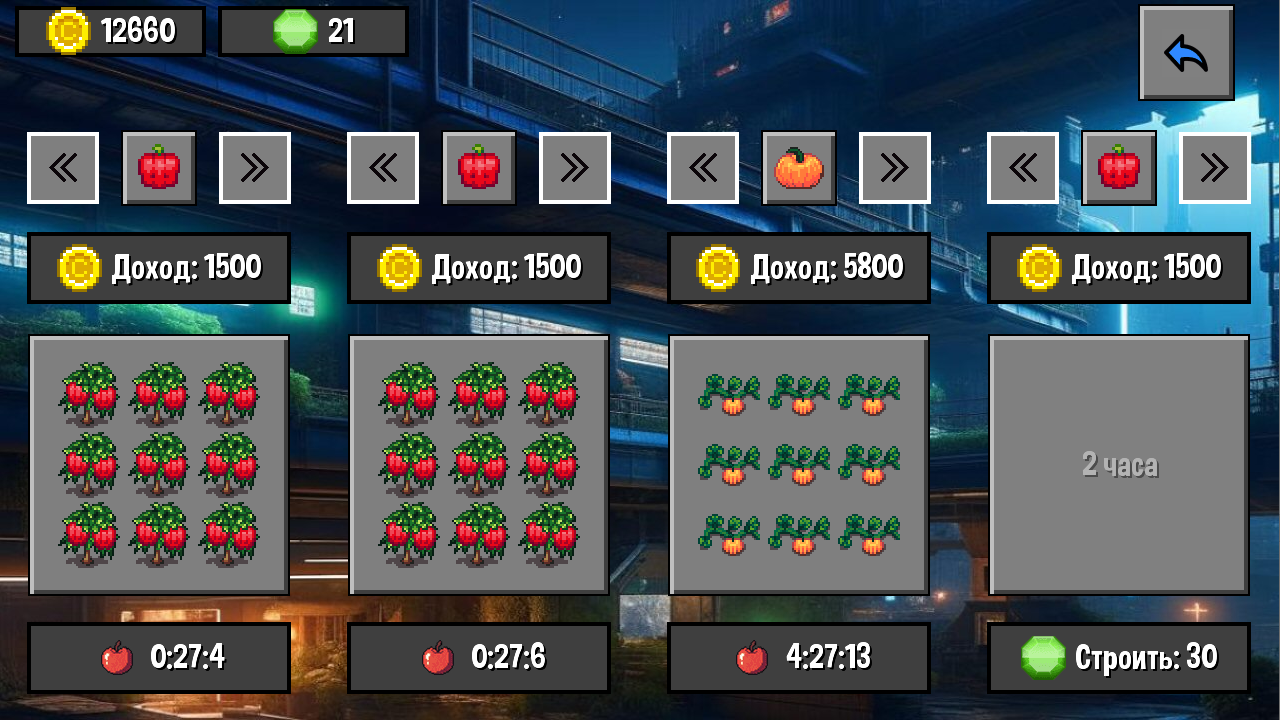Viewport: 1280px width, 720px height.
Task: Select the pumpkin crop icon on third plot
Action: (x=799, y=167)
